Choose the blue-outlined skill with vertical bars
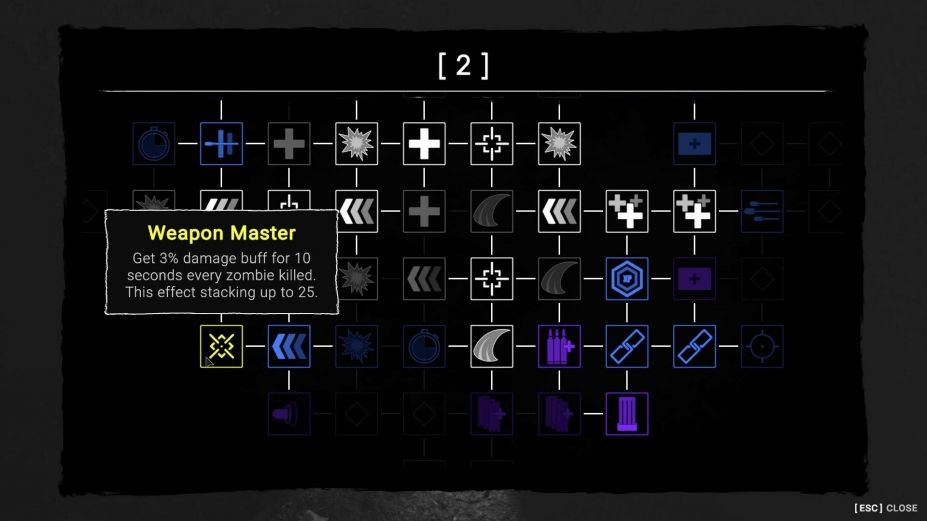This screenshot has height=521, width=927. pyautogui.click(x=221, y=144)
